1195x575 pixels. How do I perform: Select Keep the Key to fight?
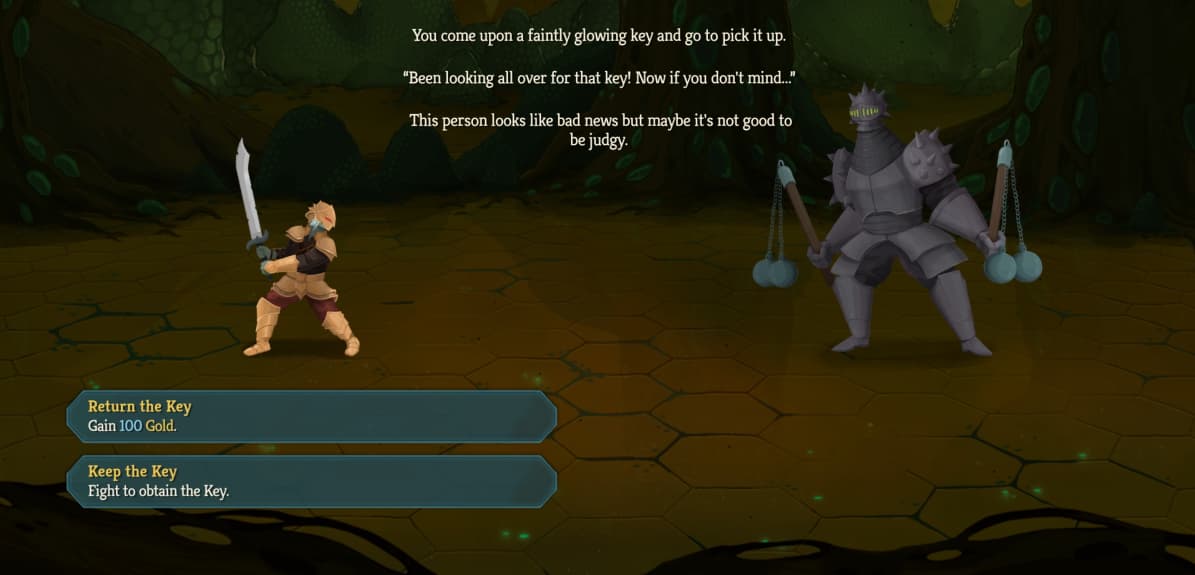pyautogui.click(x=311, y=481)
